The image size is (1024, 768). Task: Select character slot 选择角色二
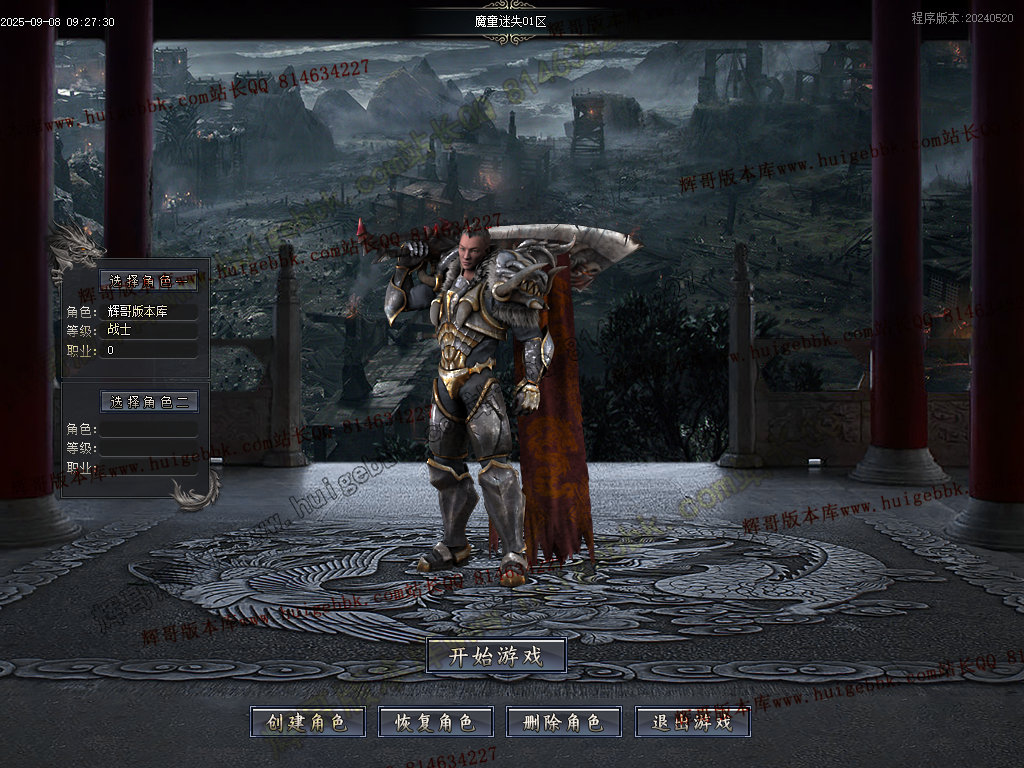tap(149, 402)
